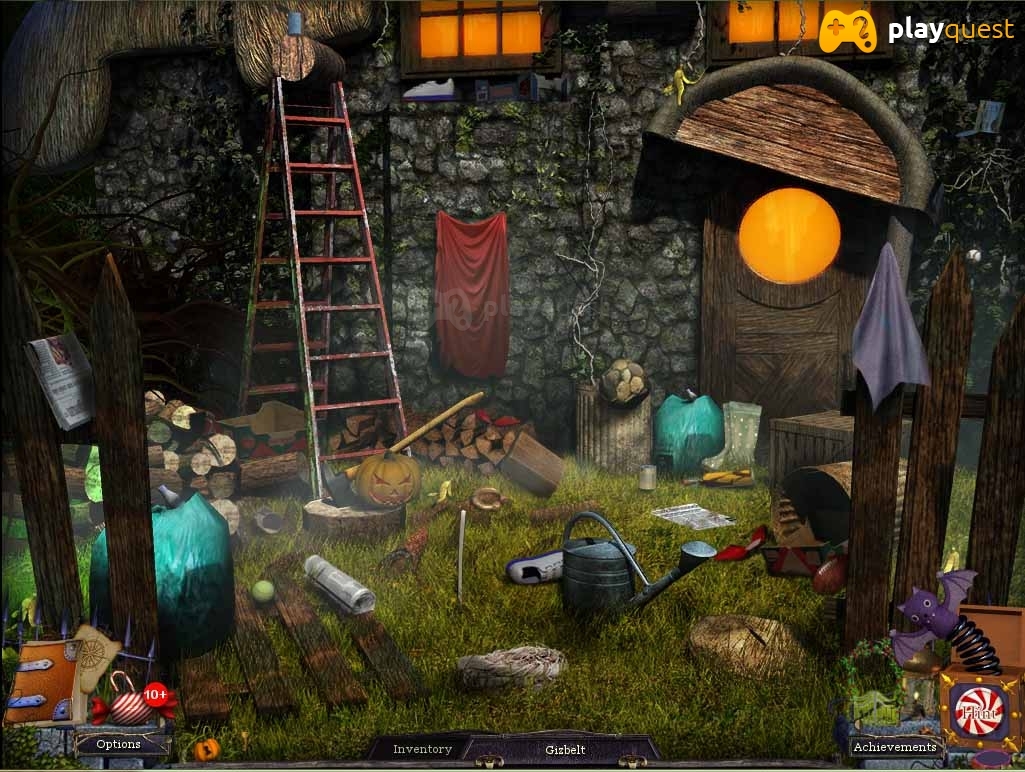The image size is (1025, 772).
Task: Switch to the Gizbelt tab
Action: (565, 749)
